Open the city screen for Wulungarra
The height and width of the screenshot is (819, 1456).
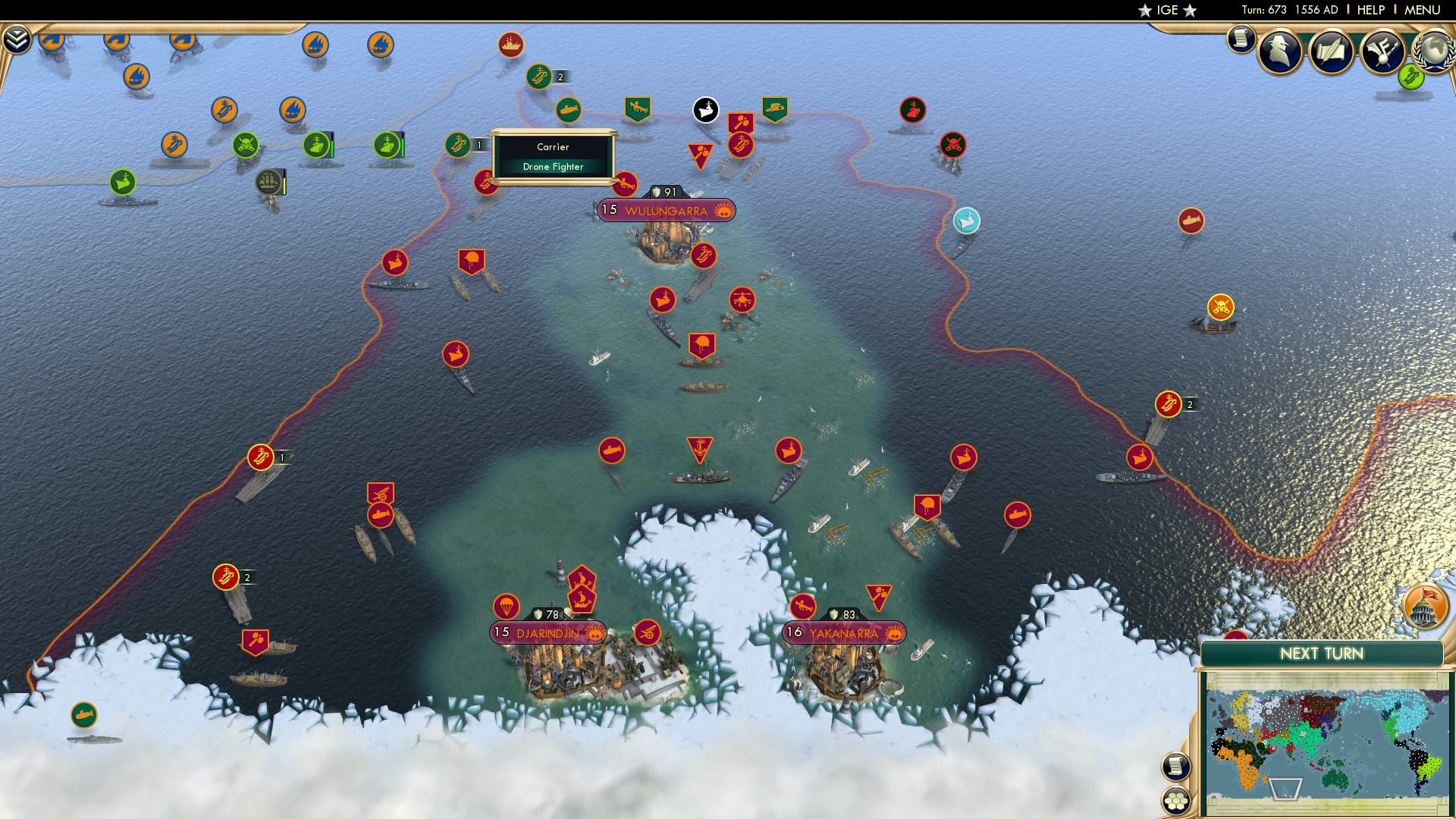(x=667, y=210)
